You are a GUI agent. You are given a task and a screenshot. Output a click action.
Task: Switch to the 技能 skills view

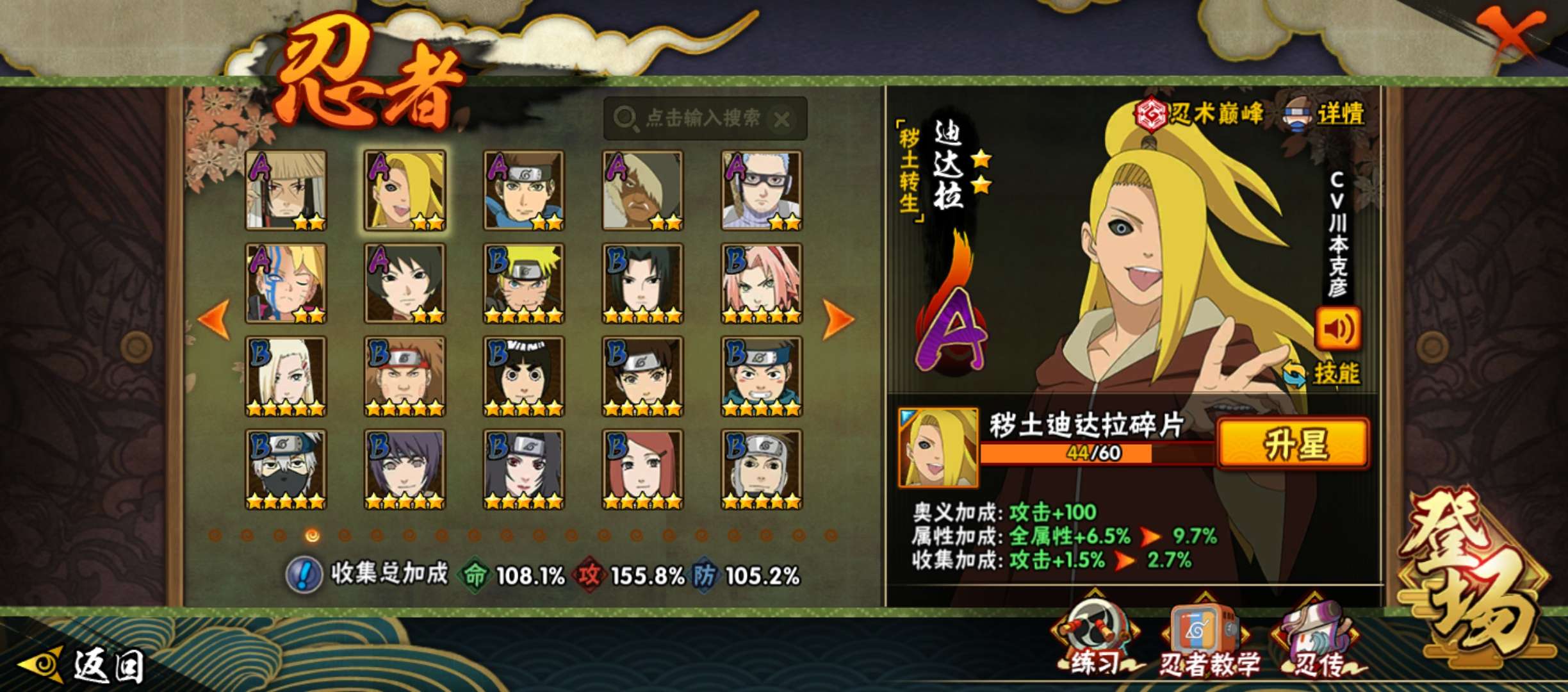click(x=1323, y=374)
